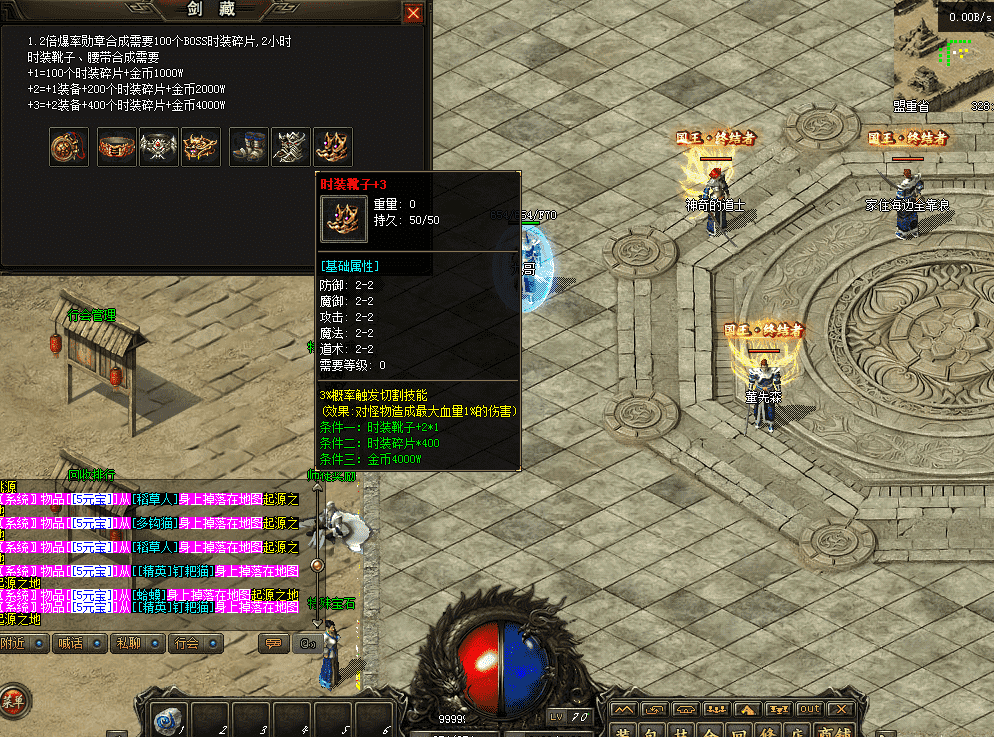The height and width of the screenshot is (737, 994).
Task: Open the speech bubble chat button
Action: pyautogui.click(x=271, y=643)
